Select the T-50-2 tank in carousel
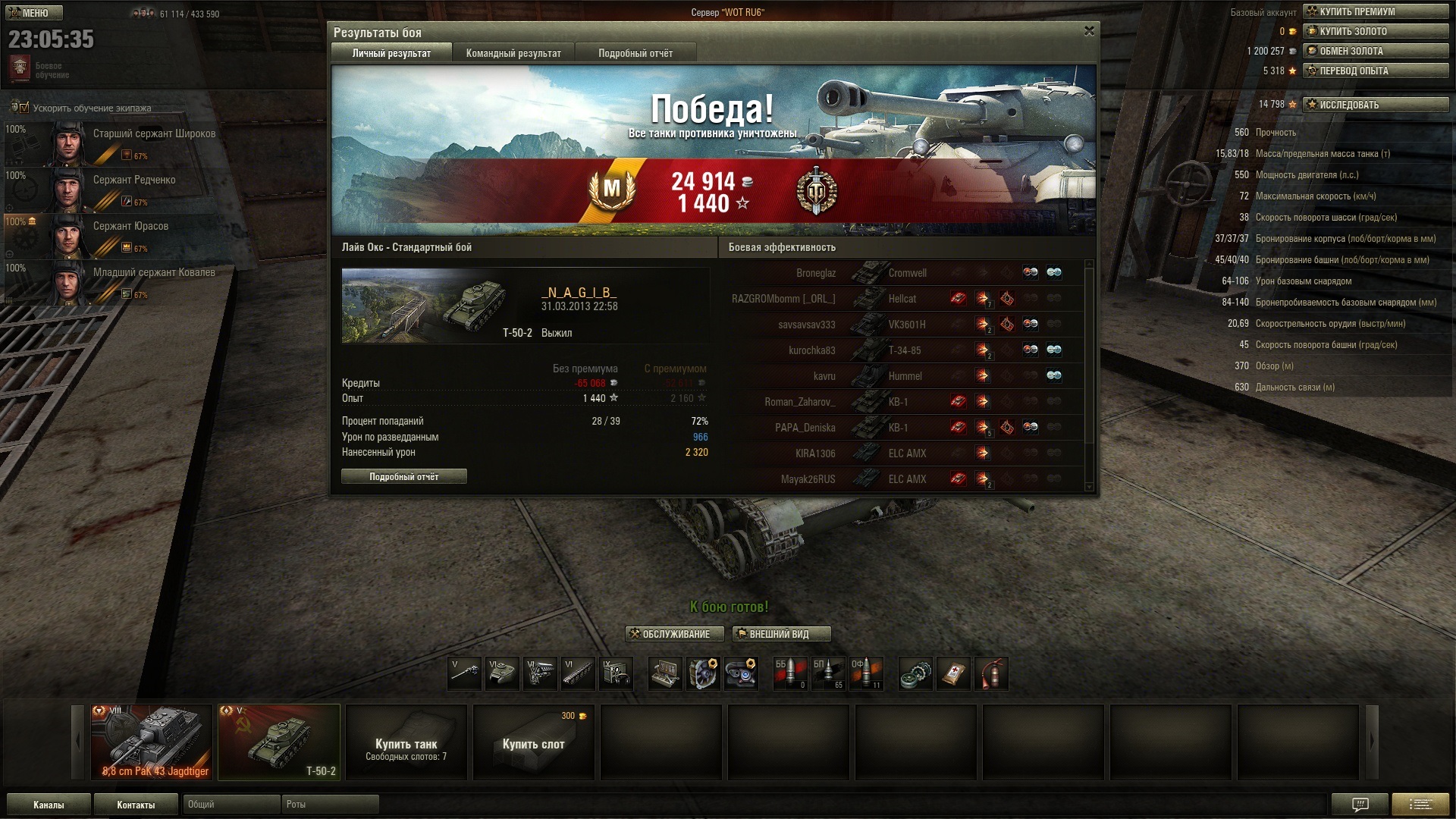The height and width of the screenshot is (819, 1456). click(279, 742)
